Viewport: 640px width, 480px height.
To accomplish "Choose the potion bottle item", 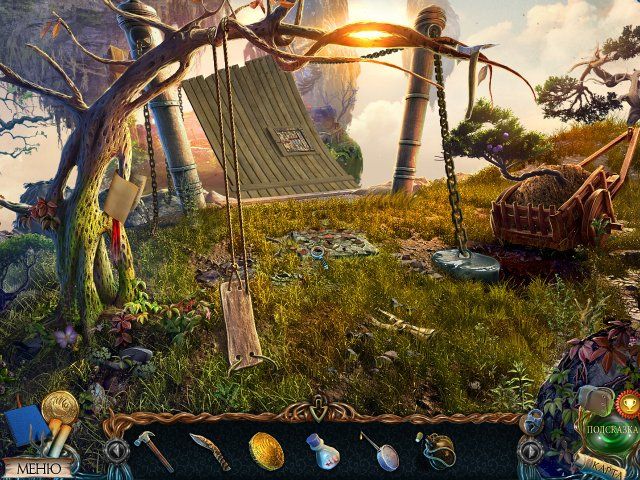I will (322, 452).
